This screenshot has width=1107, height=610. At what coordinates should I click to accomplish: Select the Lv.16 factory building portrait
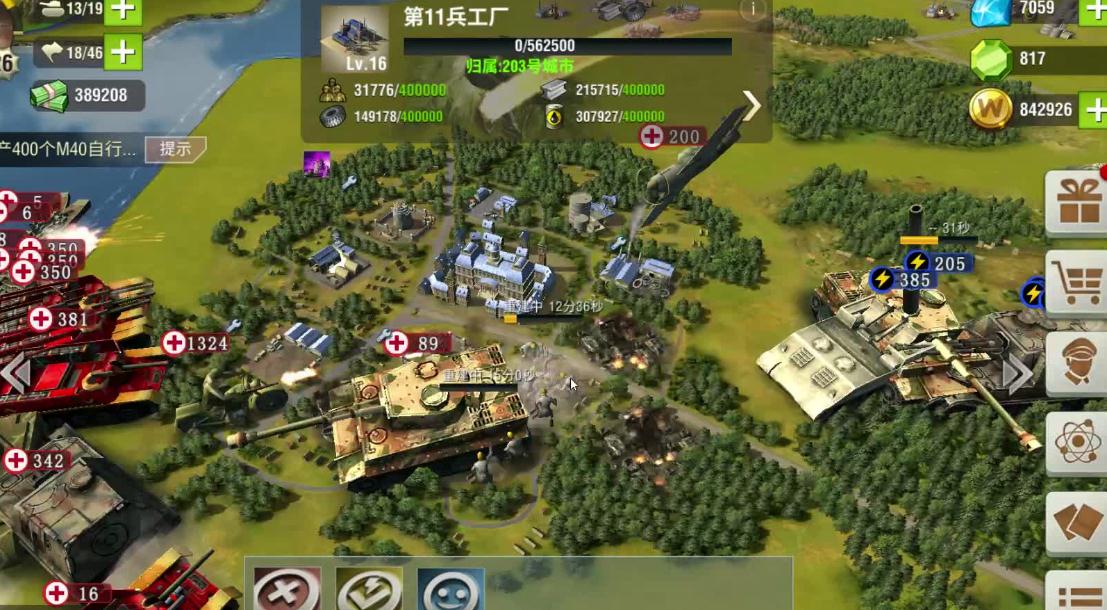(x=354, y=40)
